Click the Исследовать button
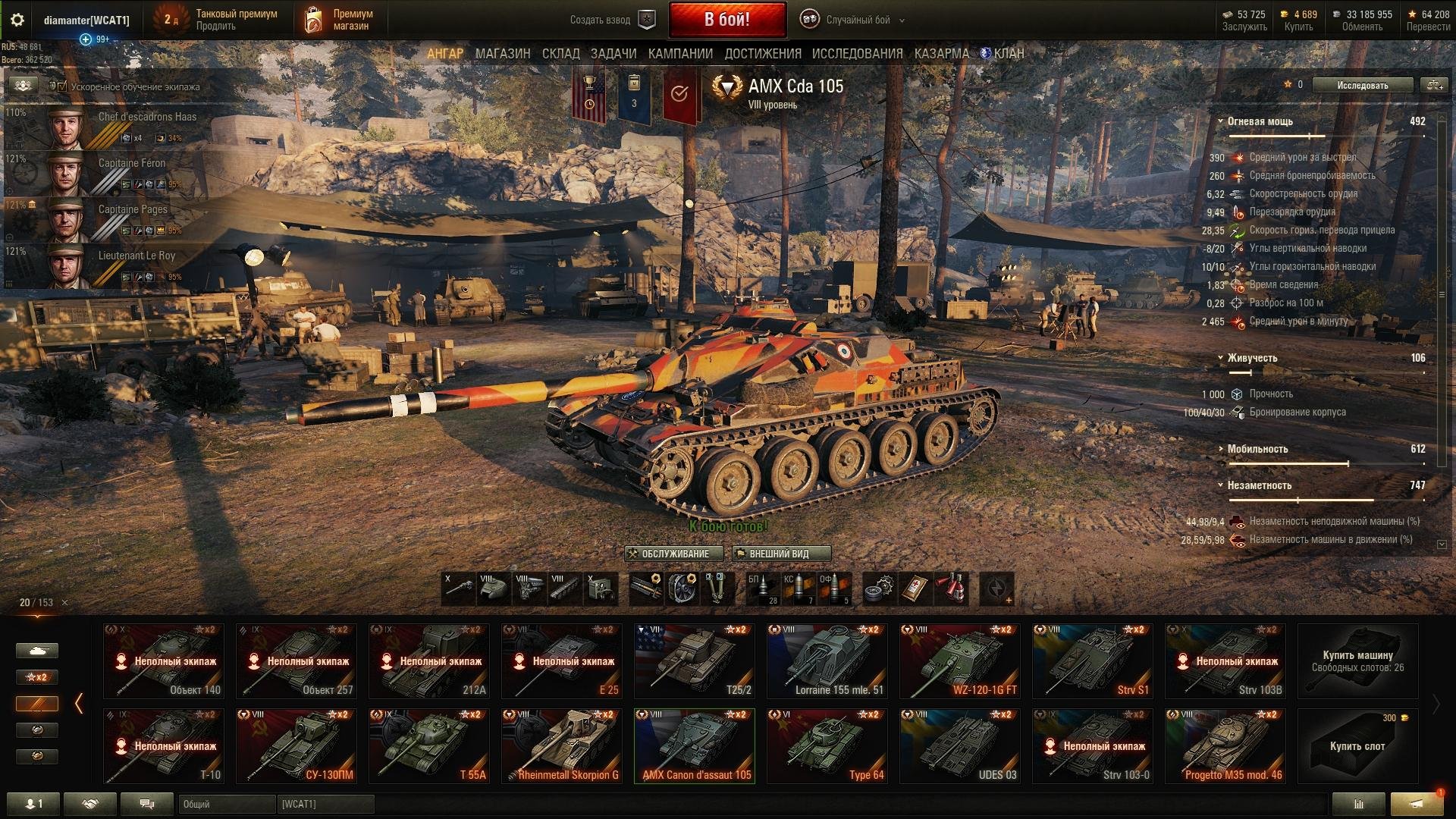1456x819 pixels. [x=1362, y=86]
